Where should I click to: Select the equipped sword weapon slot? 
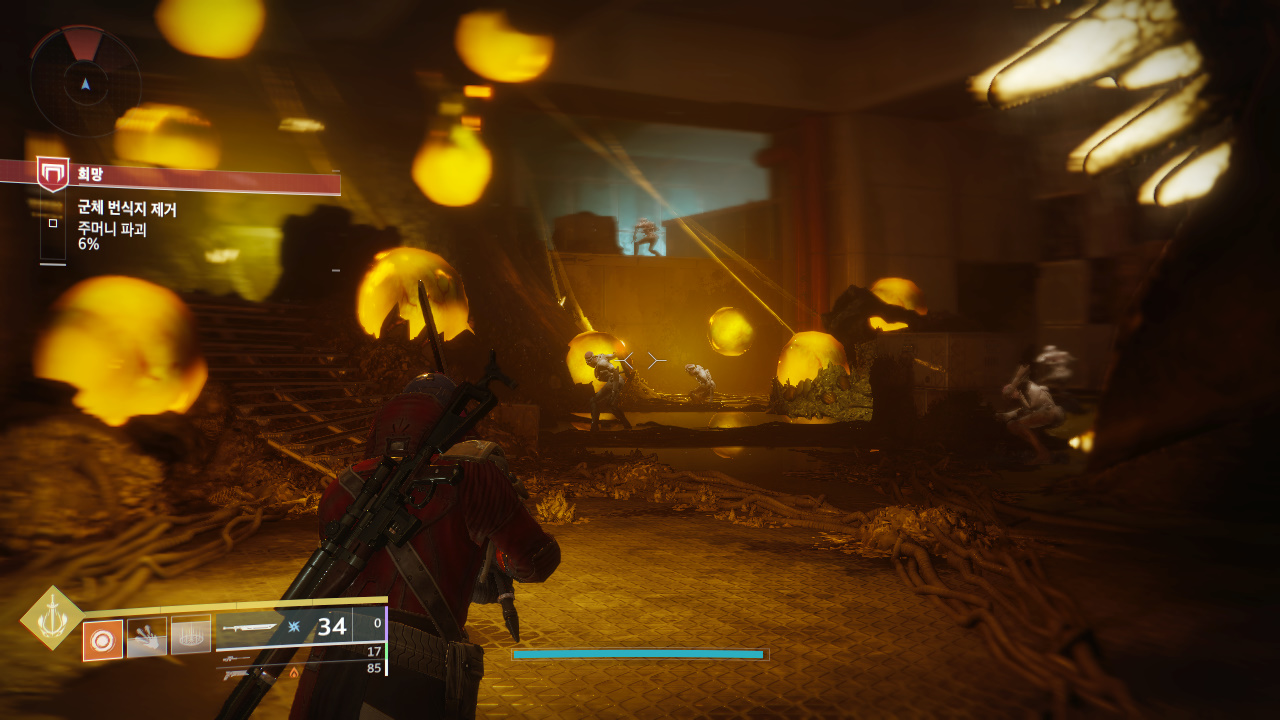[x=250, y=629]
